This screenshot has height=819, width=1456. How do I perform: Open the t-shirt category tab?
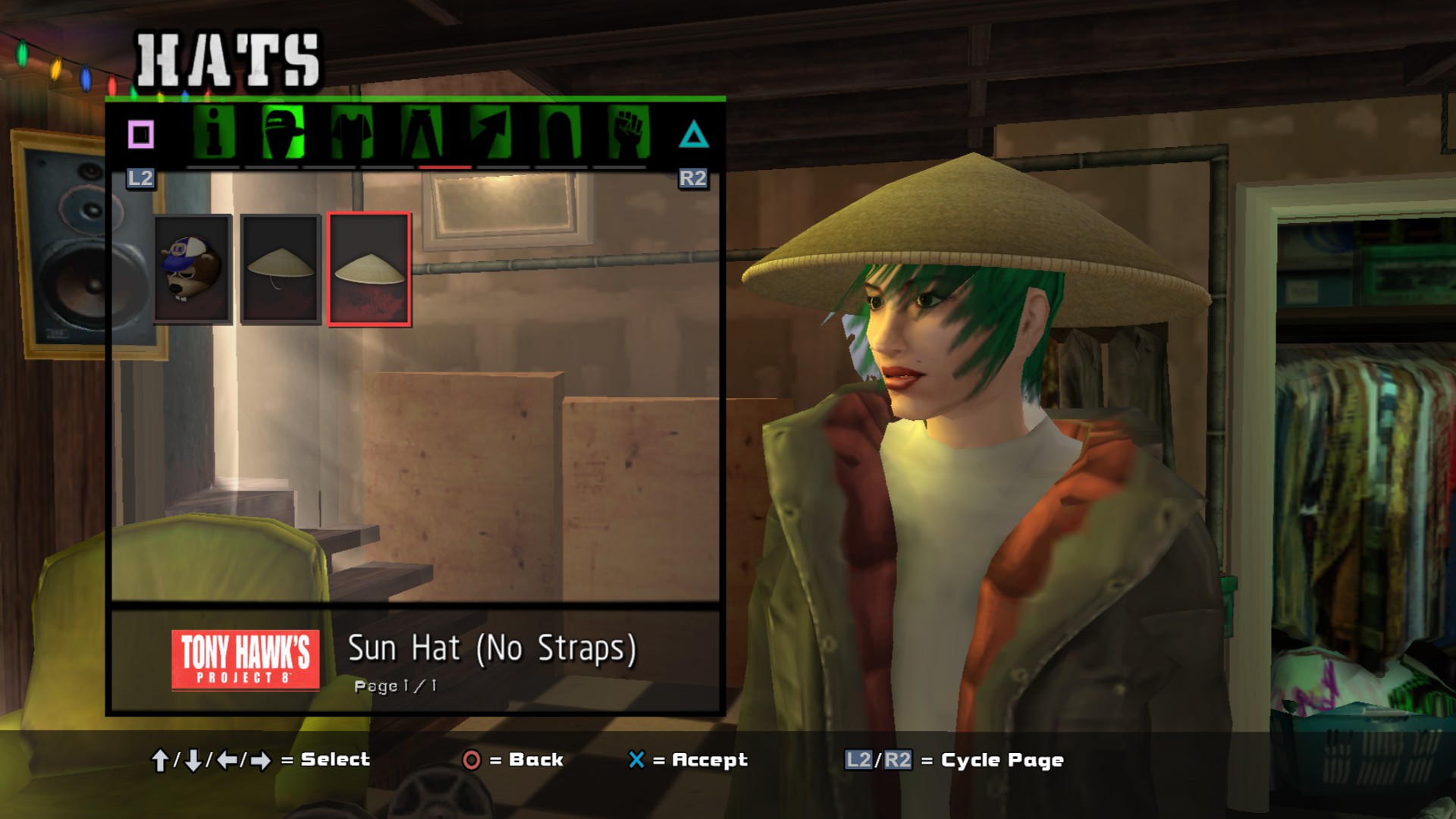tap(352, 133)
